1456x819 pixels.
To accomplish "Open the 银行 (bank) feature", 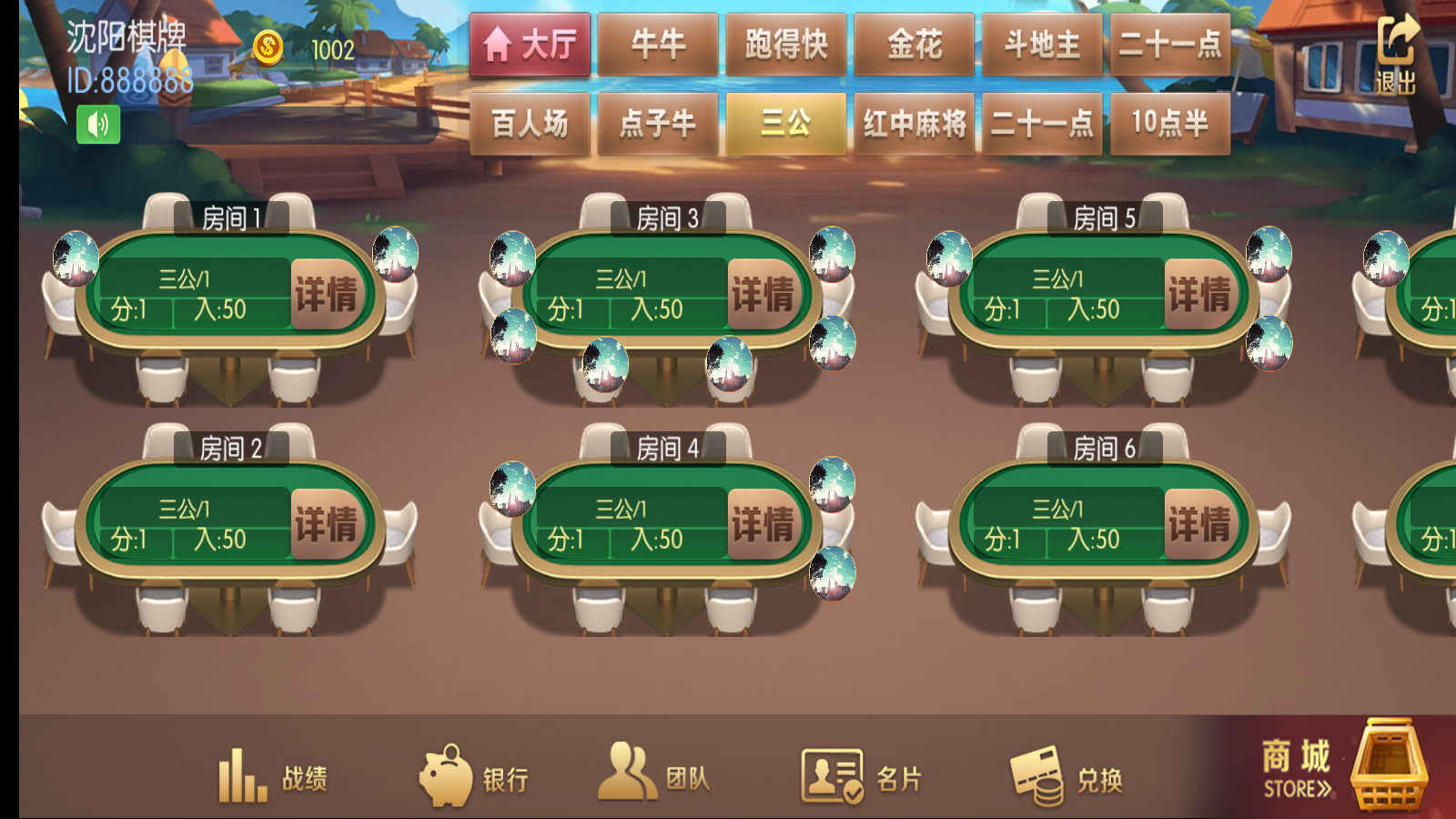I will pyautogui.click(x=476, y=775).
